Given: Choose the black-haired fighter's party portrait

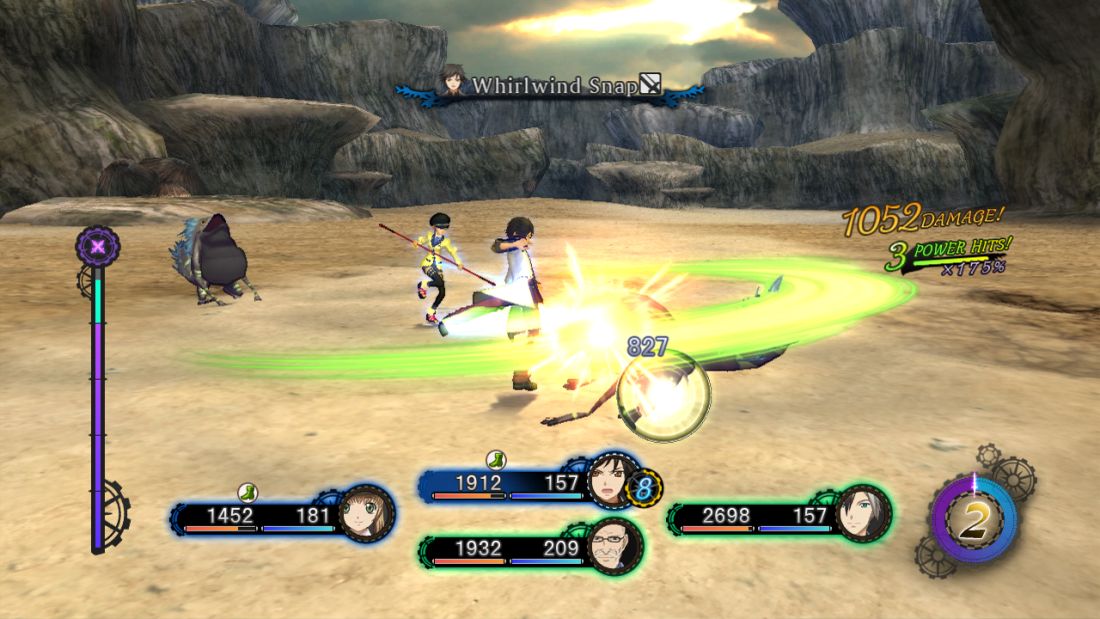Looking at the screenshot, I should pyautogui.click(x=610, y=483).
